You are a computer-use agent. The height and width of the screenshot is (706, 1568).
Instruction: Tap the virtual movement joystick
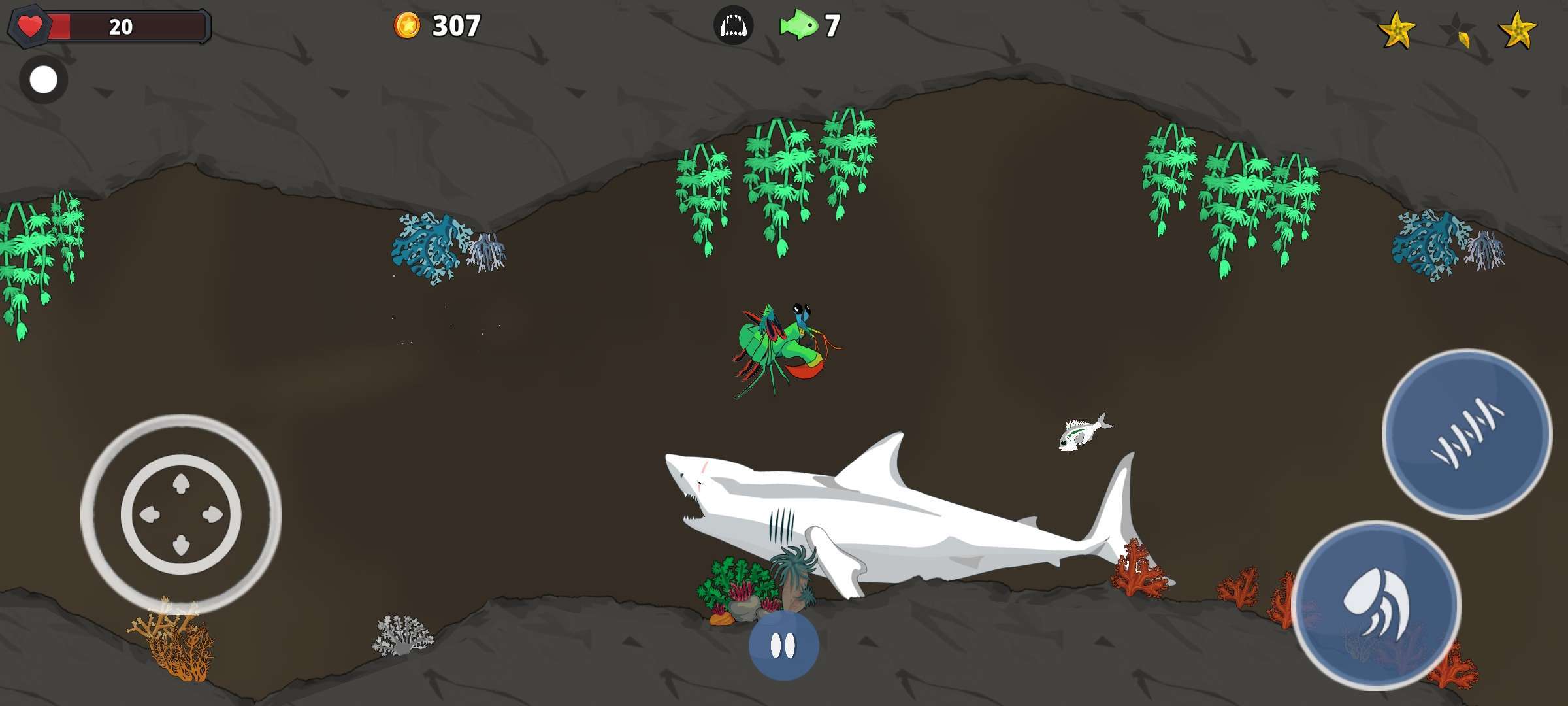coord(181,514)
